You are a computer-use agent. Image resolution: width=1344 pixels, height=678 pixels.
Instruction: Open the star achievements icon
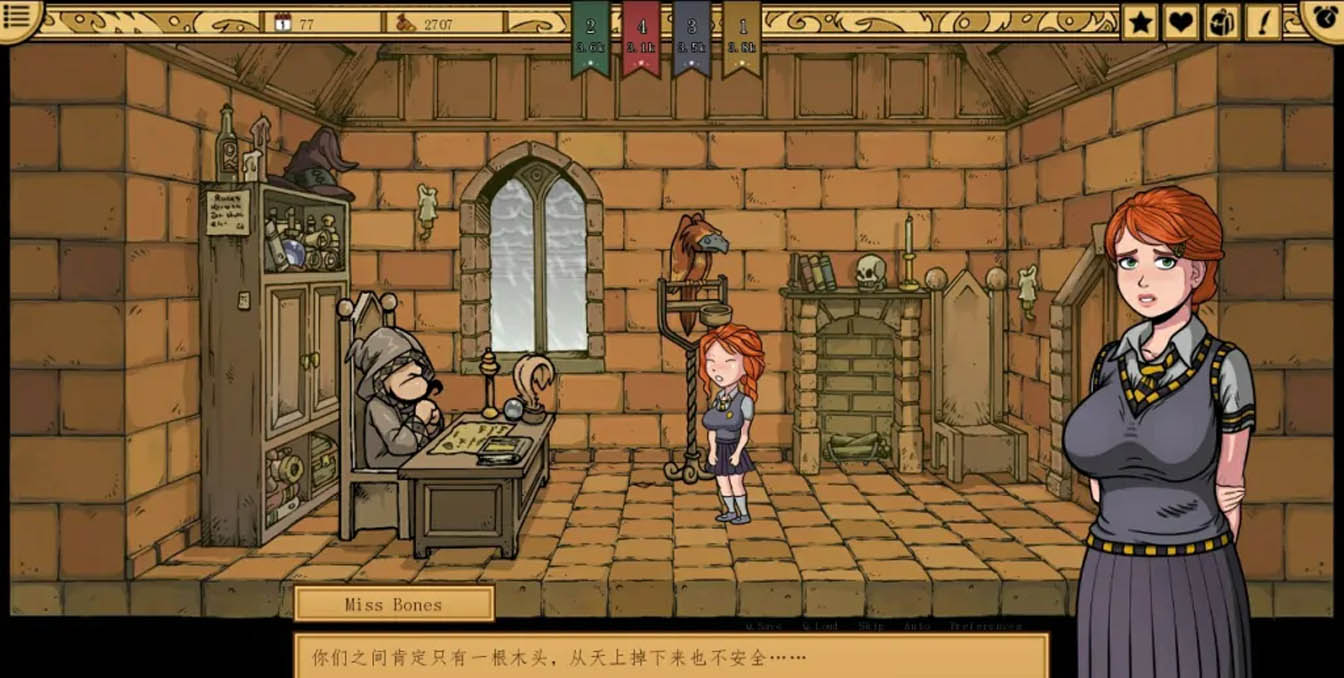point(1139,21)
